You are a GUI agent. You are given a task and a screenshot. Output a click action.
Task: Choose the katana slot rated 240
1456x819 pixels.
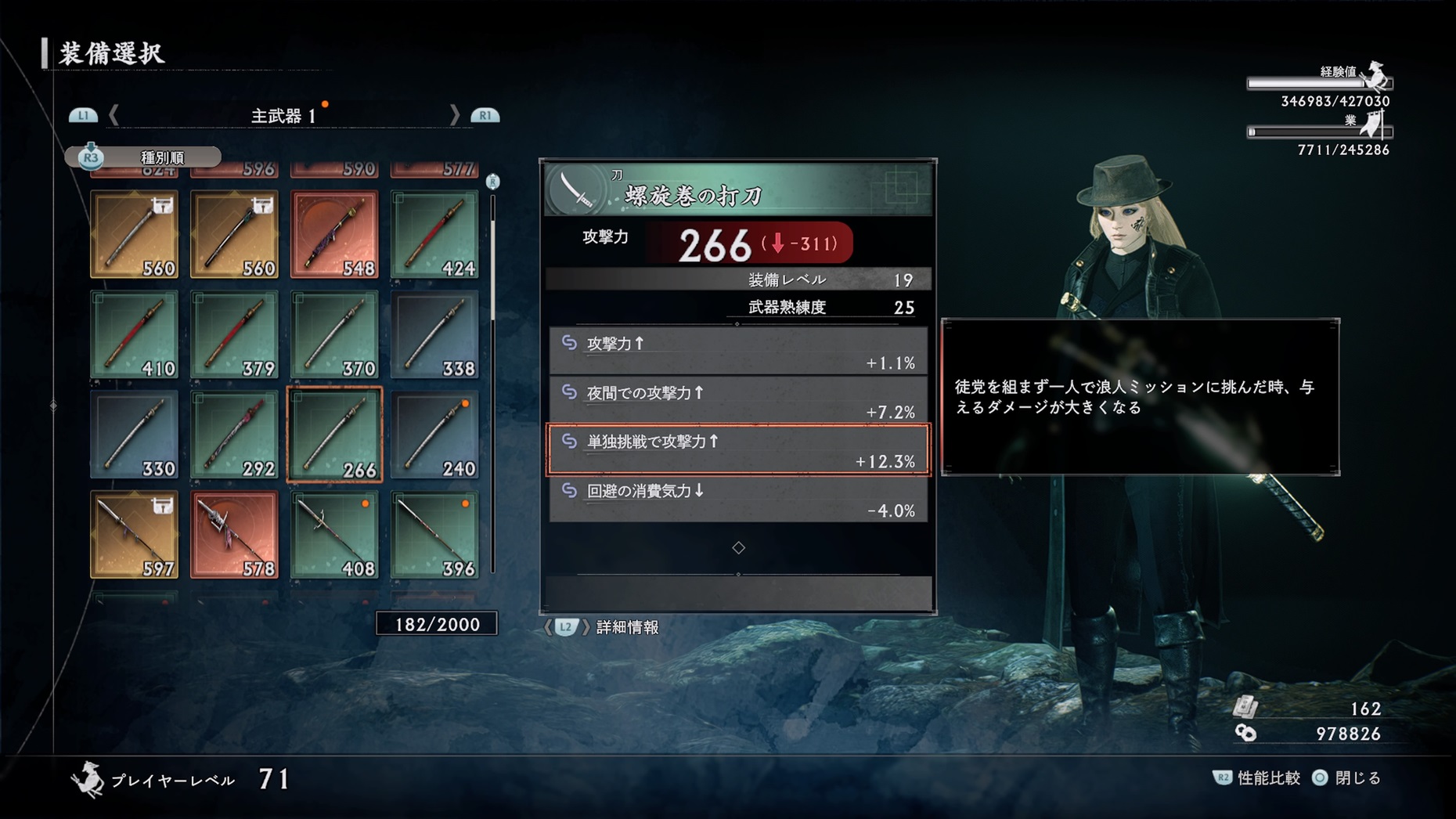click(434, 435)
